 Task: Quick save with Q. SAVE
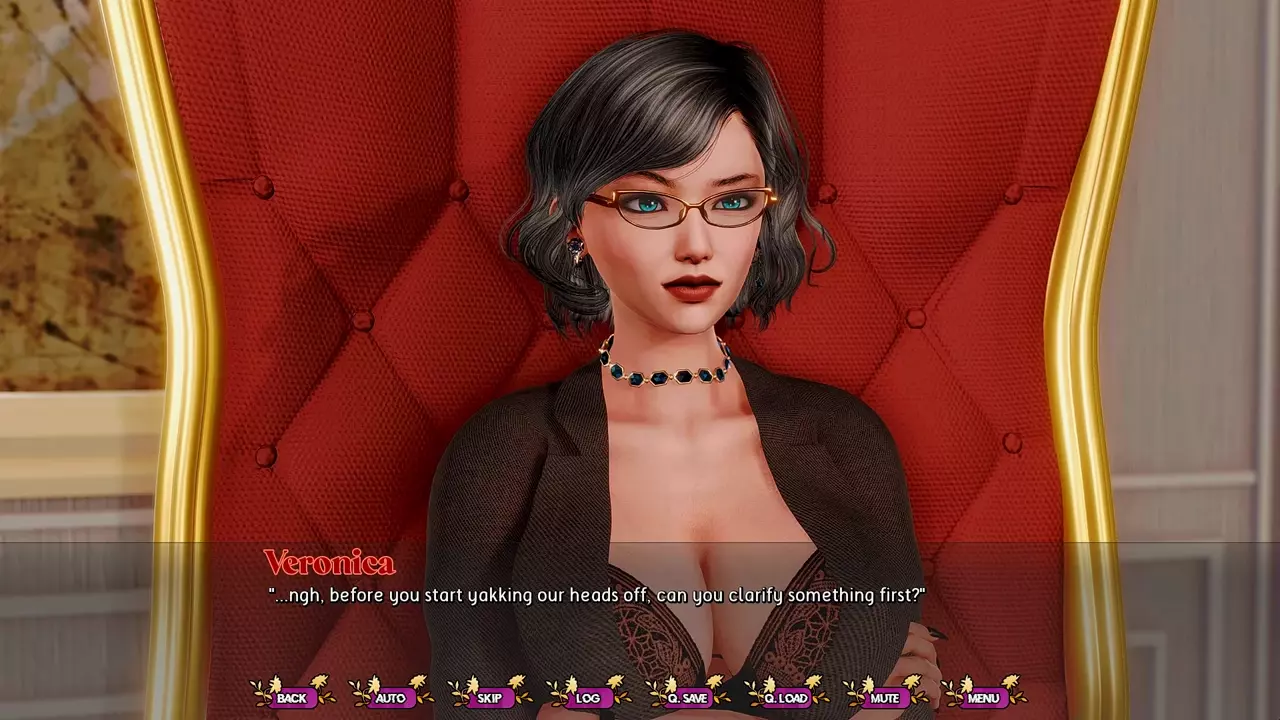click(x=687, y=698)
